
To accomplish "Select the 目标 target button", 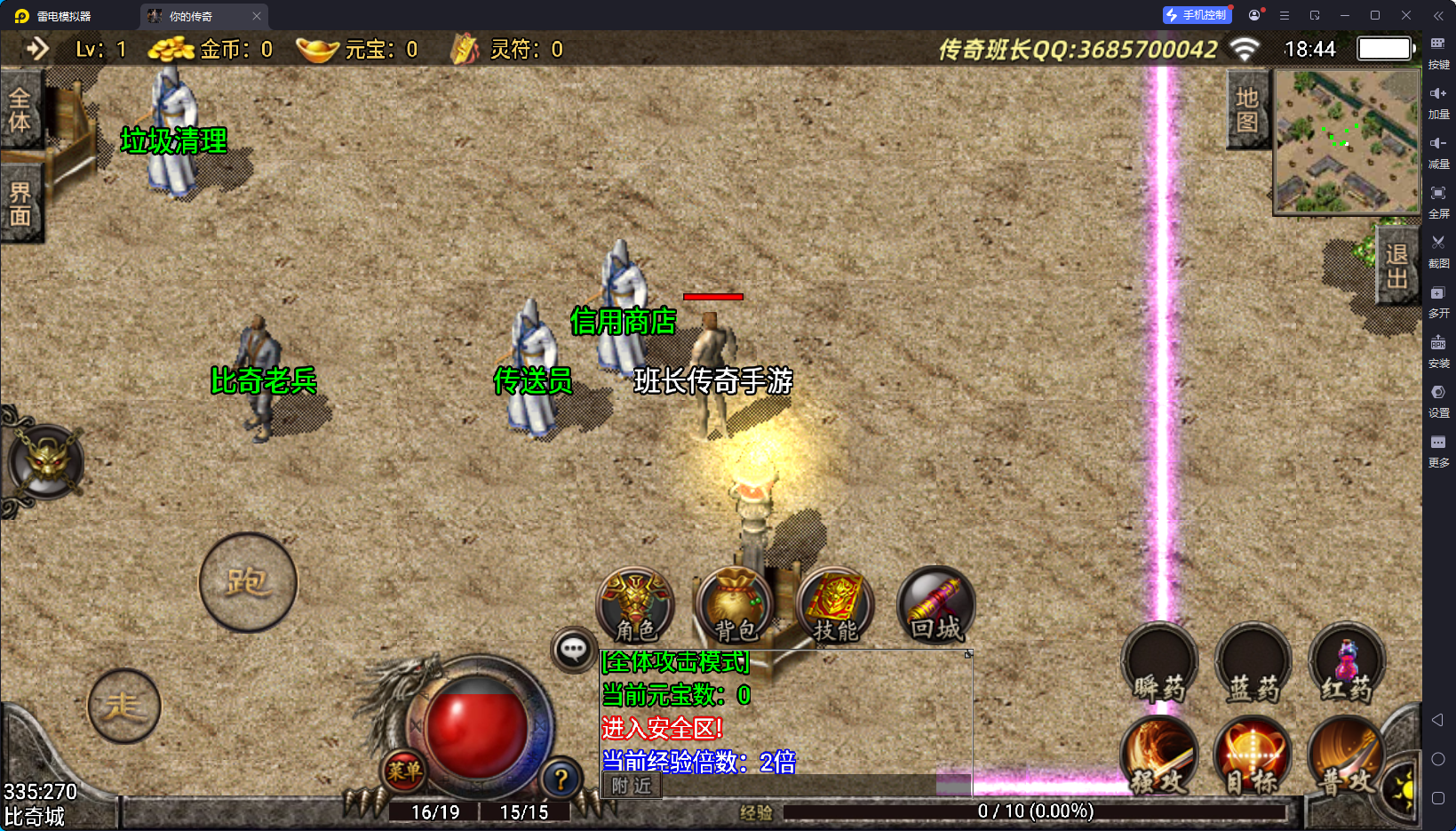I will (x=1253, y=755).
